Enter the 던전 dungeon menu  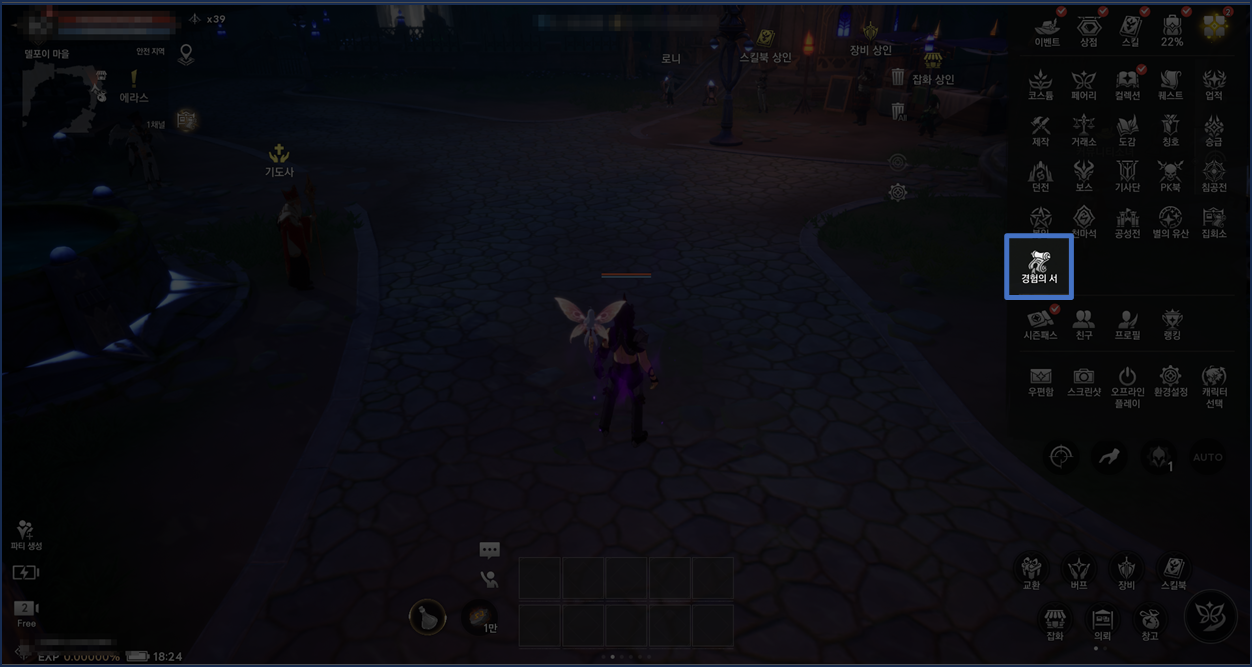tap(1041, 176)
